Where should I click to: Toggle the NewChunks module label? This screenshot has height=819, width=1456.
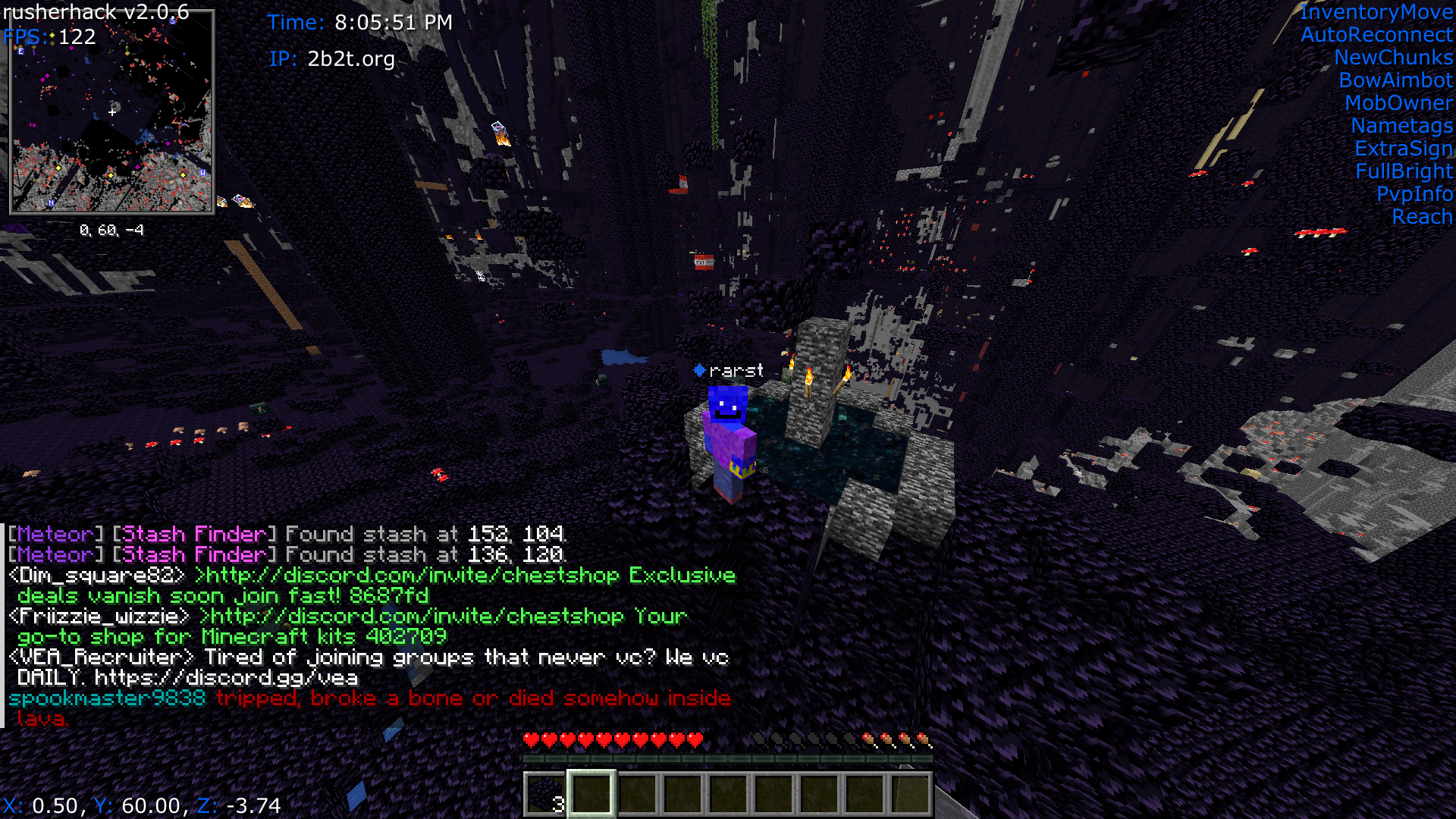tap(1393, 58)
